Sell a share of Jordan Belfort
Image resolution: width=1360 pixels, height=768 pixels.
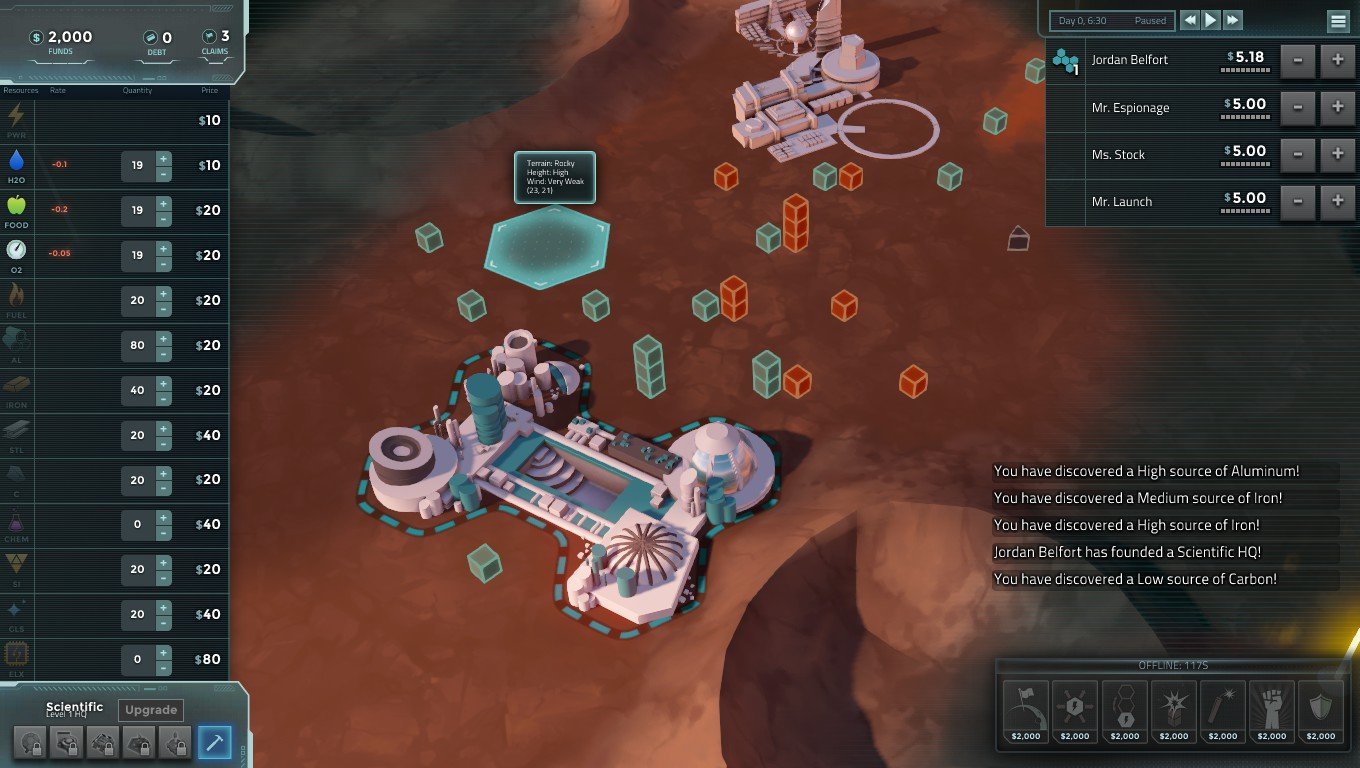click(x=1298, y=60)
